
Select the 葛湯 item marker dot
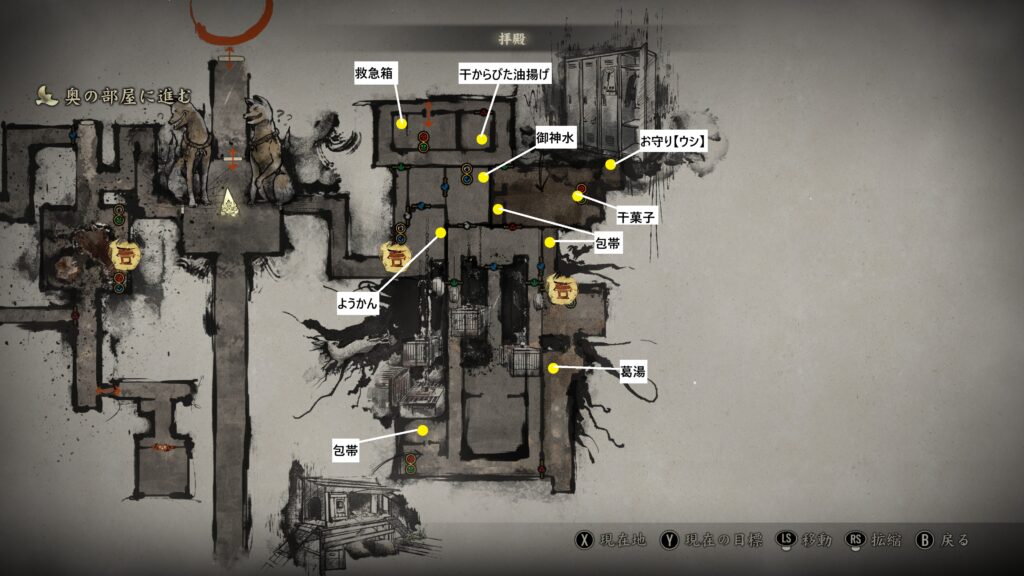(553, 368)
